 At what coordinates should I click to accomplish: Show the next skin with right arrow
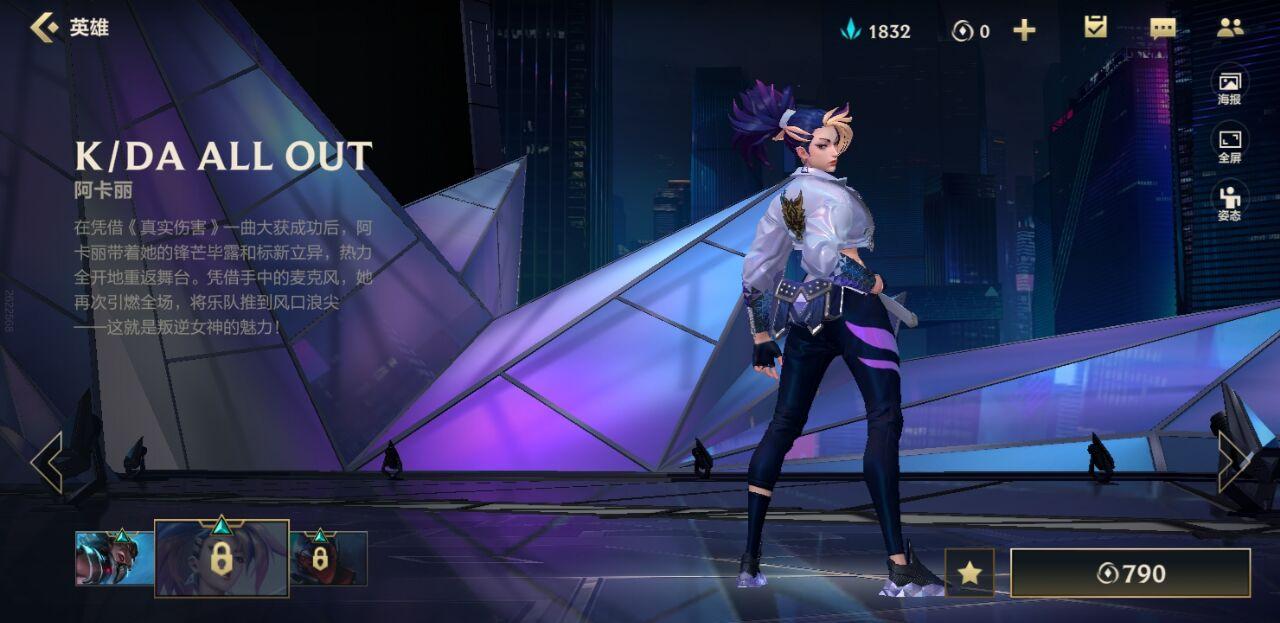1233,462
